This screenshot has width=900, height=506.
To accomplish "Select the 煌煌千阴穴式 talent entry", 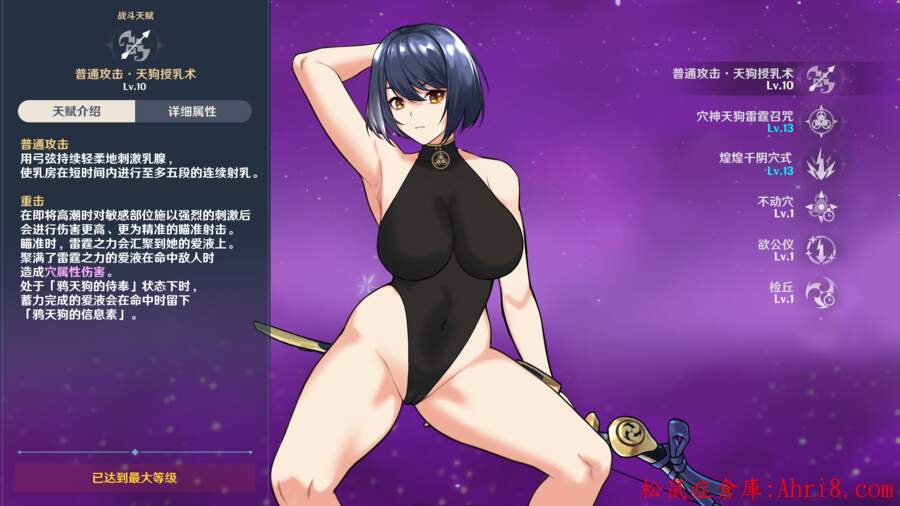I will pos(821,163).
